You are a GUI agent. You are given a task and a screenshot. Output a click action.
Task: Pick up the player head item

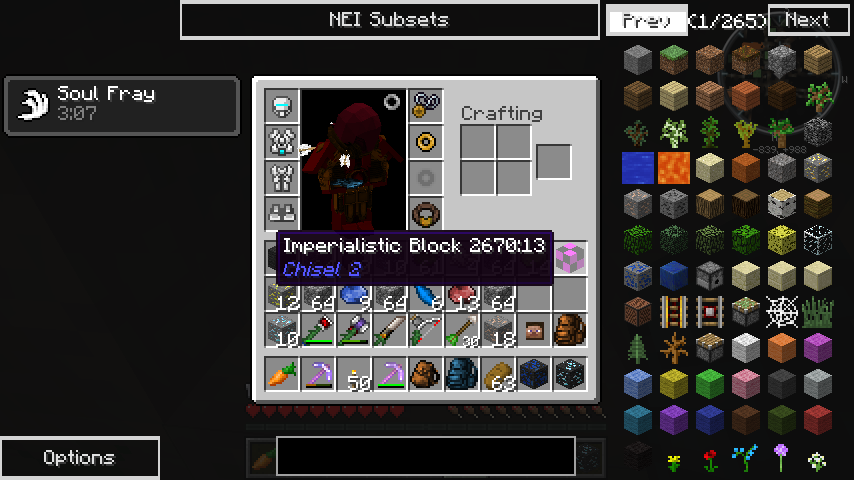[534, 330]
